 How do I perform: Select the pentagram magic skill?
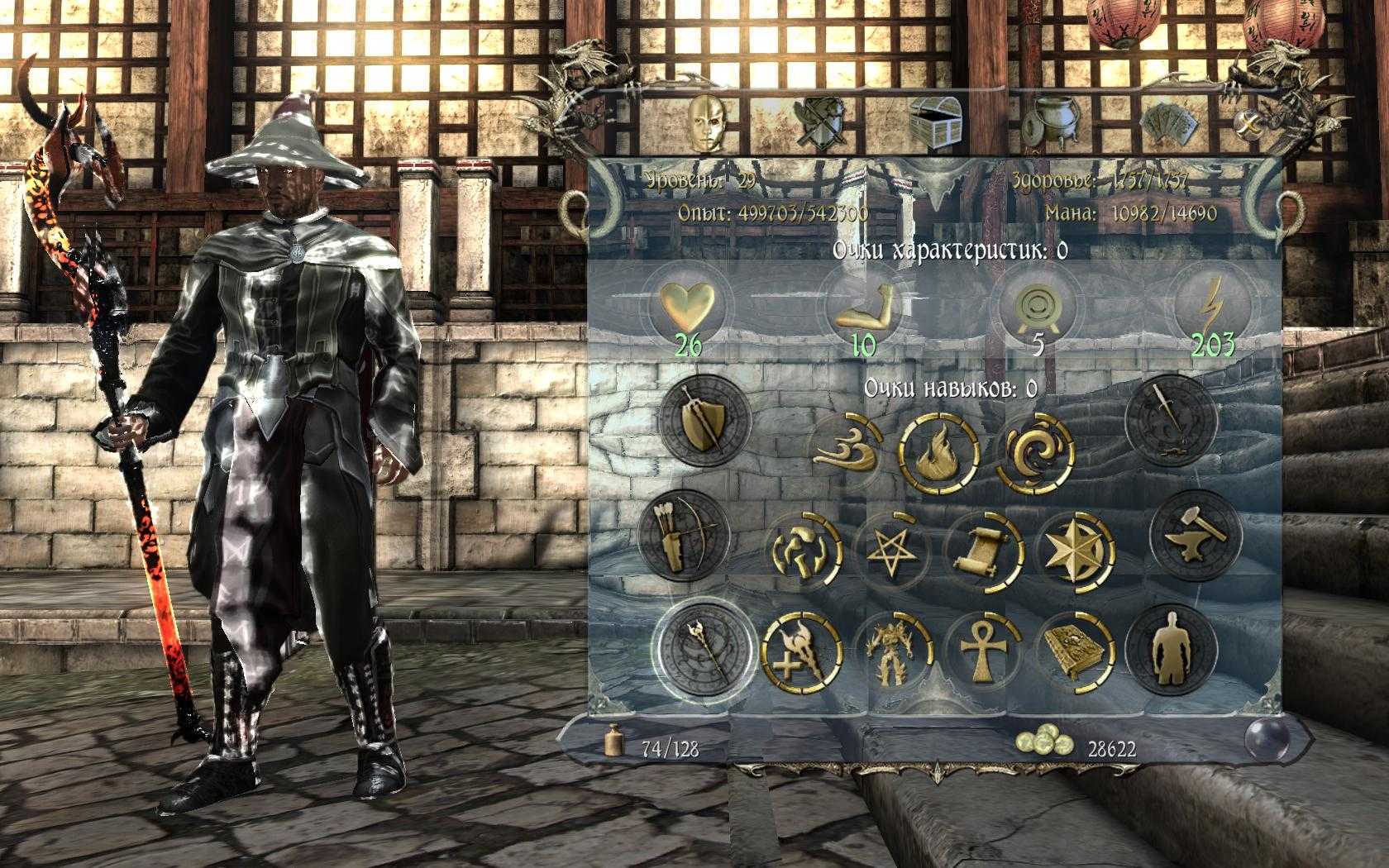coord(892,548)
